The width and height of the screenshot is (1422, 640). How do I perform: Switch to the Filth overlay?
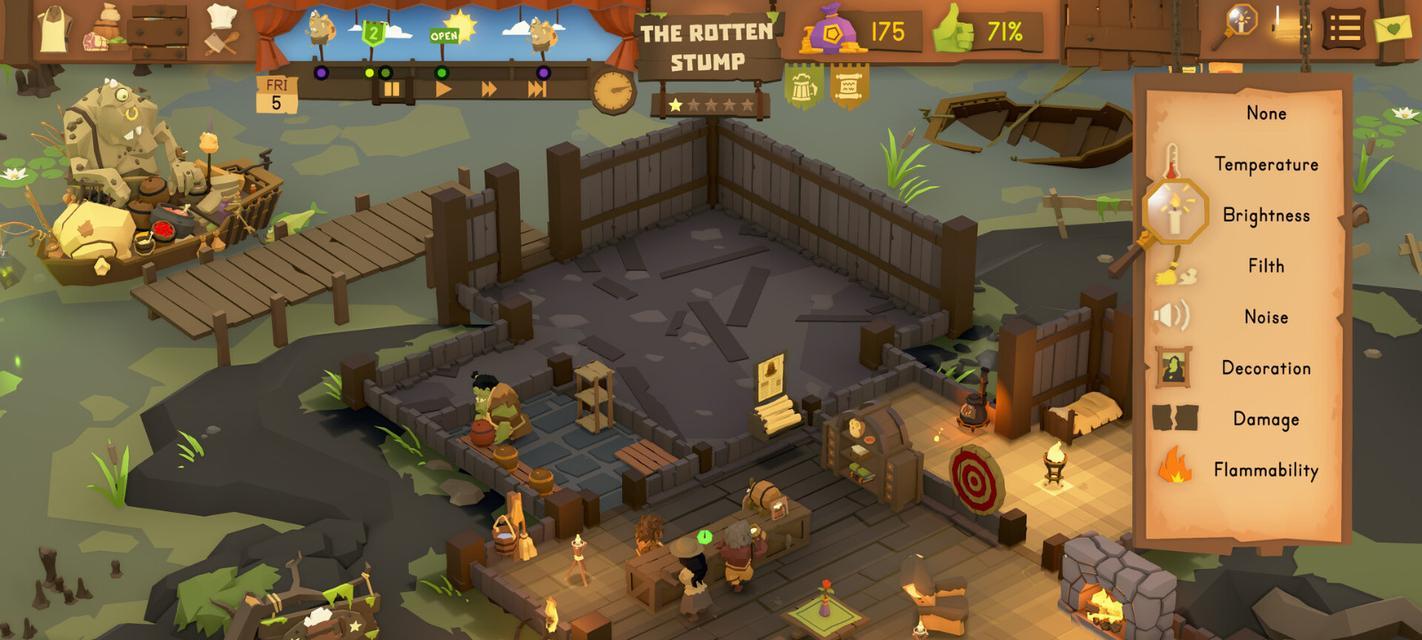pyautogui.click(x=1265, y=266)
